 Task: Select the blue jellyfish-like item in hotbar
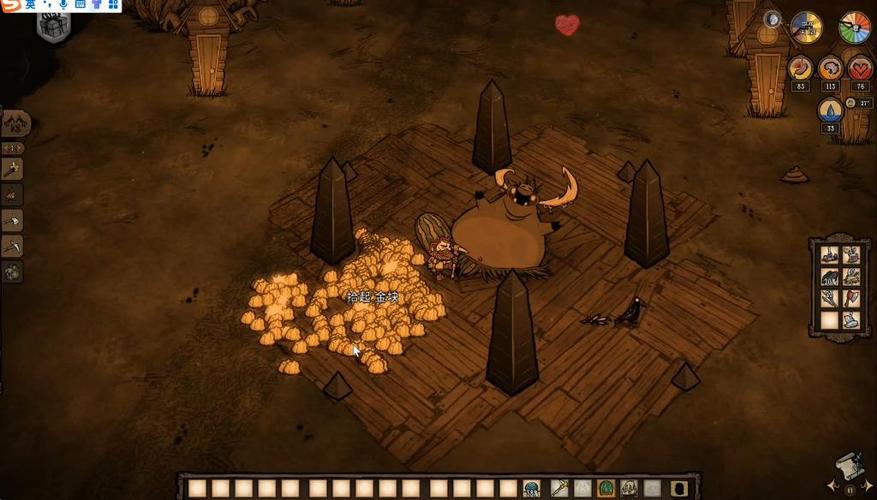coord(532,488)
